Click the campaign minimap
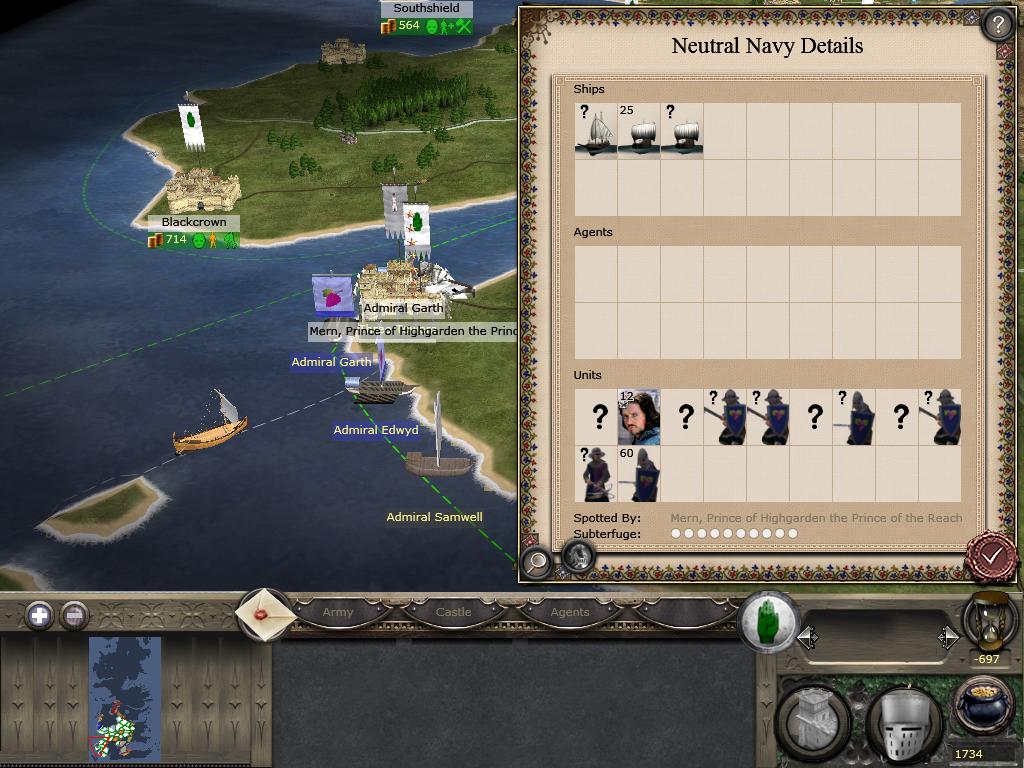Screen dimensions: 1024x768 125,697
